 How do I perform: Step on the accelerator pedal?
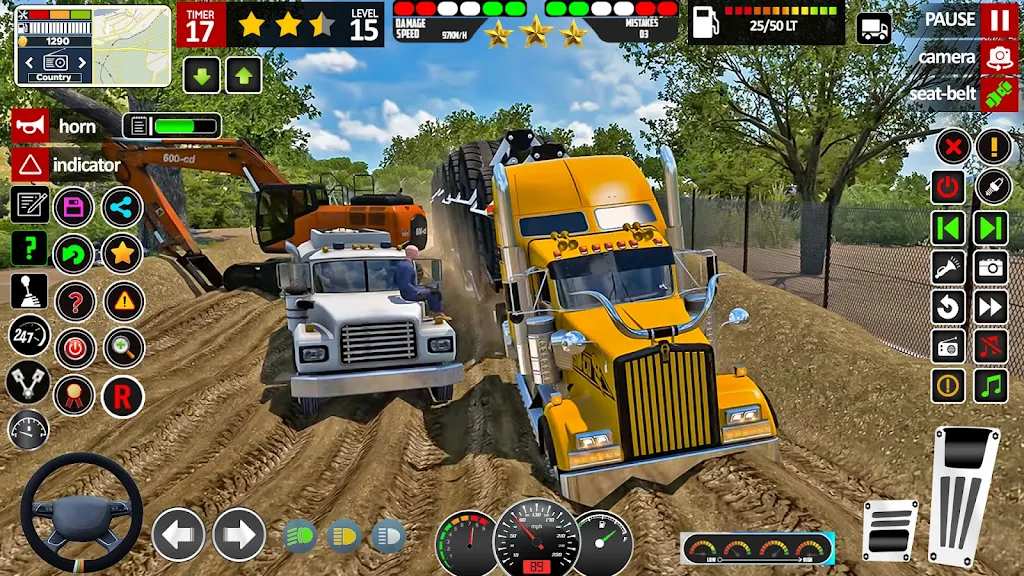coord(964,495)
